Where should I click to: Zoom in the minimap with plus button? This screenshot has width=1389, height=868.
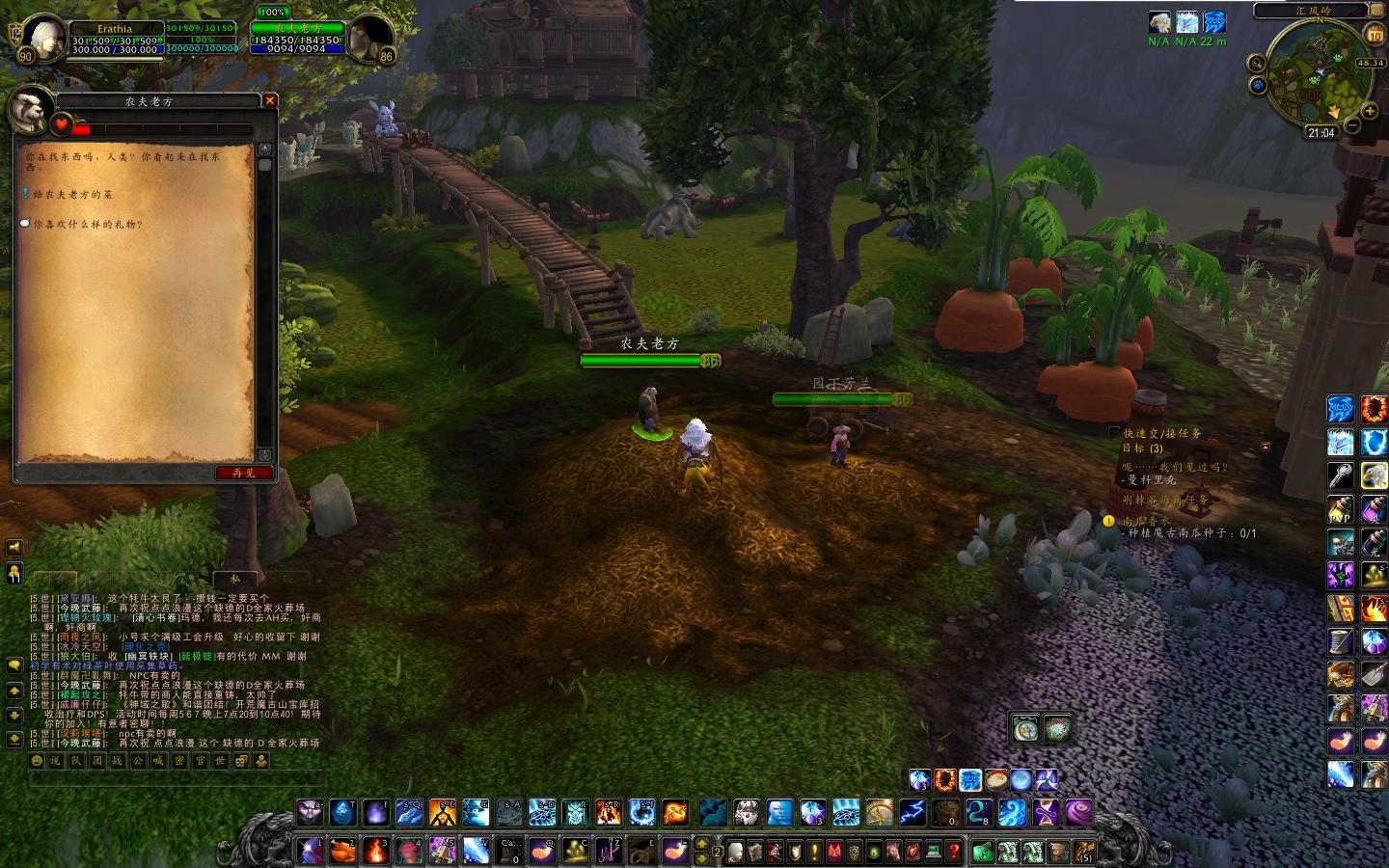click(x=1370, y=112)
